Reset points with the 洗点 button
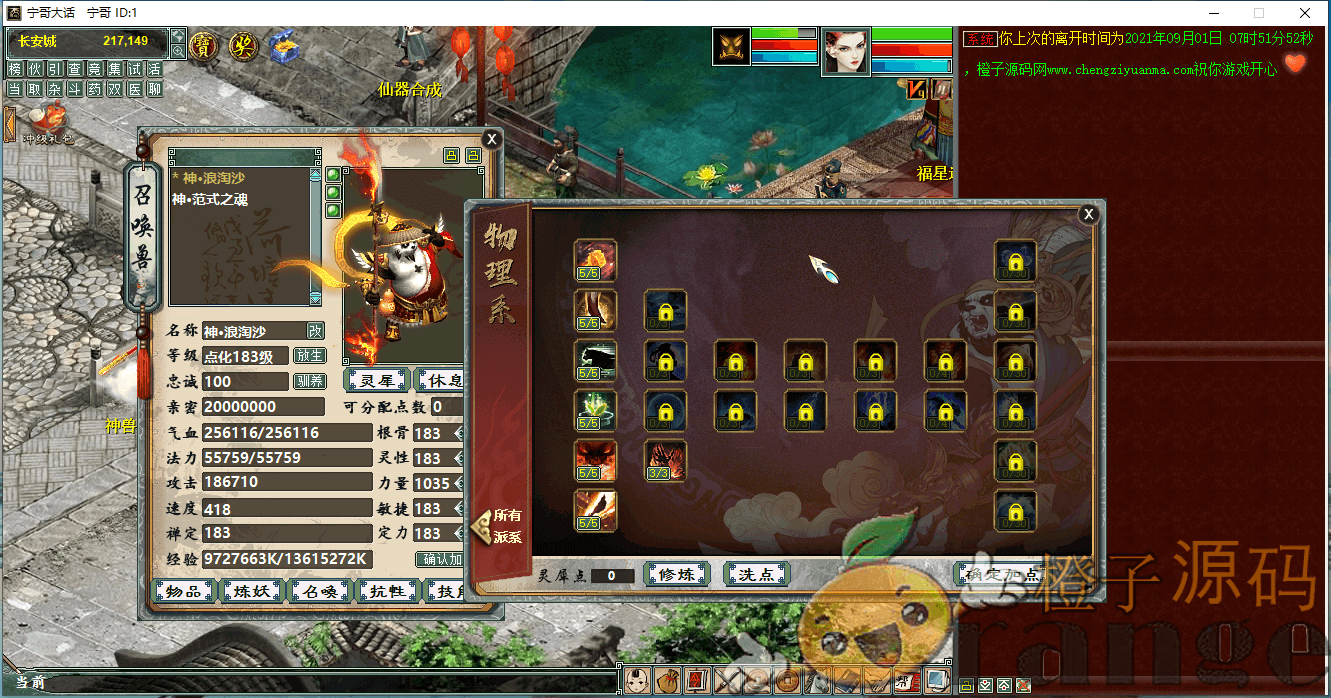1331x698 pixels. (x=756, y=574)
